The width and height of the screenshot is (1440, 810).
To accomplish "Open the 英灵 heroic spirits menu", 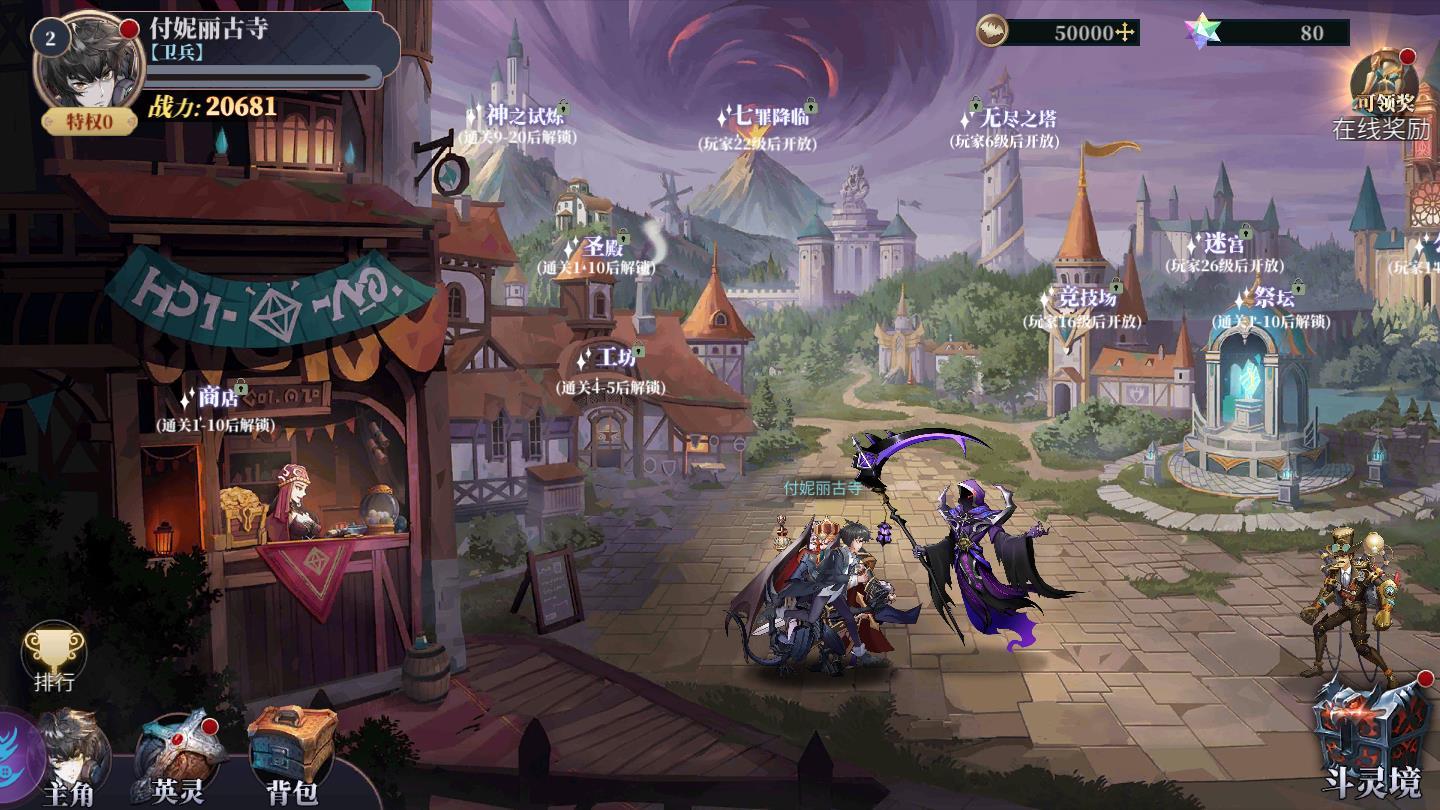I will pos(178,762).
